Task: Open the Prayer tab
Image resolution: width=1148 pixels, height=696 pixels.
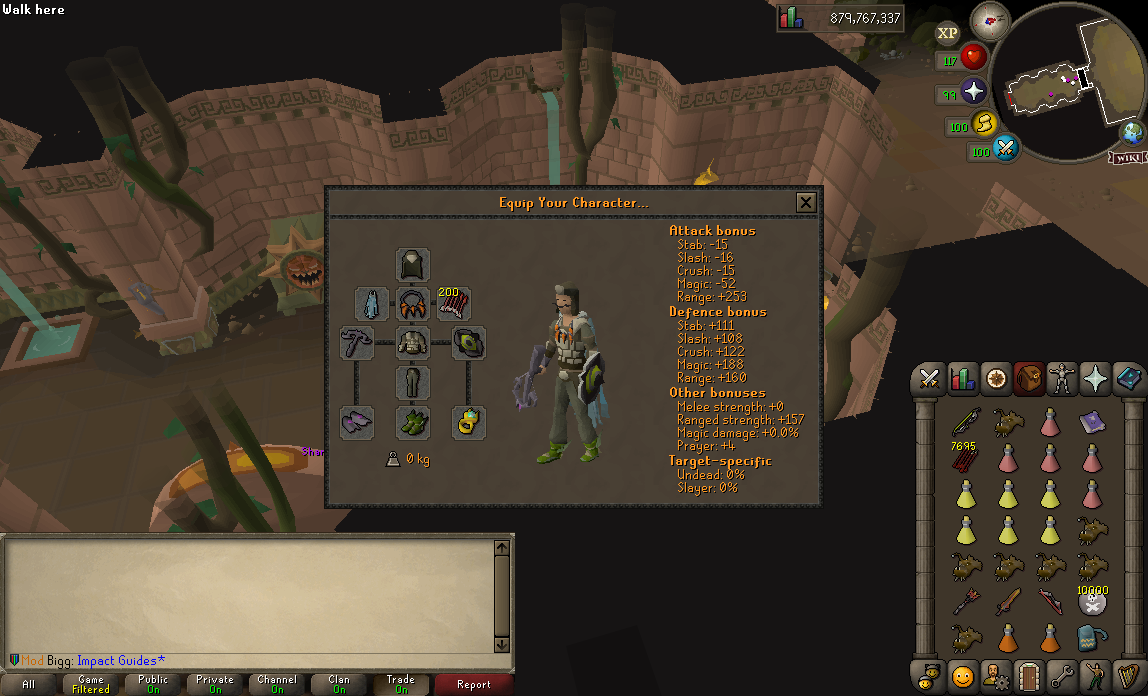Action: coord(1095,379)
